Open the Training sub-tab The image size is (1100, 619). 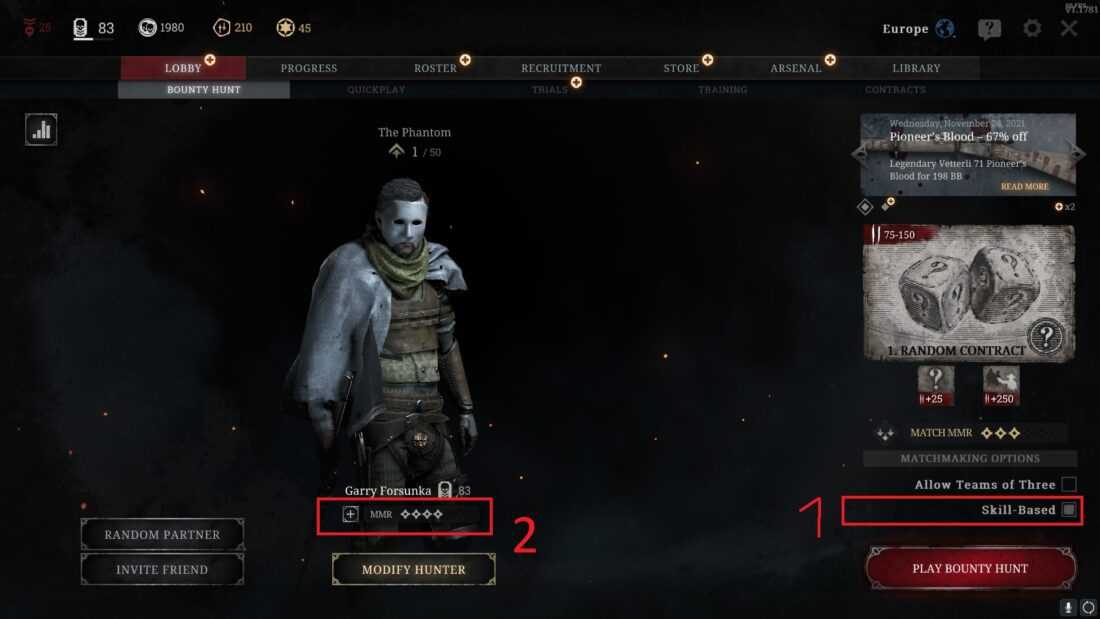tap(722, 90)
